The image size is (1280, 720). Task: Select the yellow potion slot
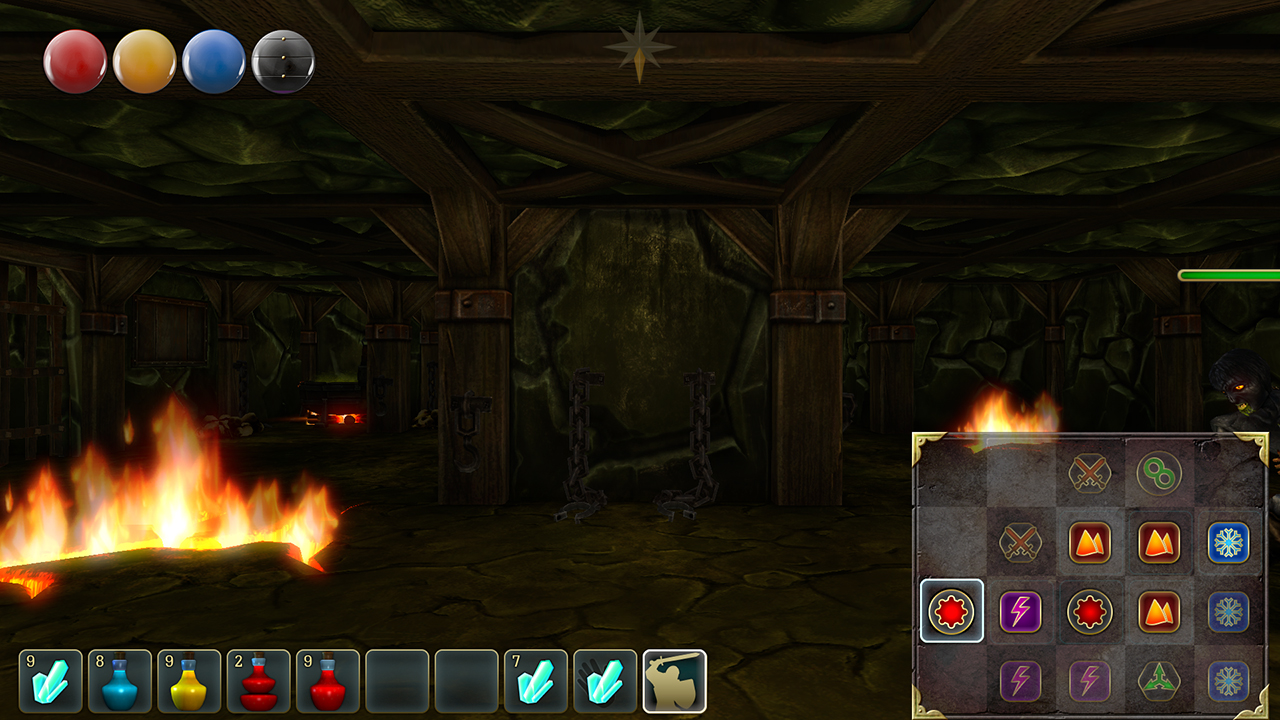189,681
